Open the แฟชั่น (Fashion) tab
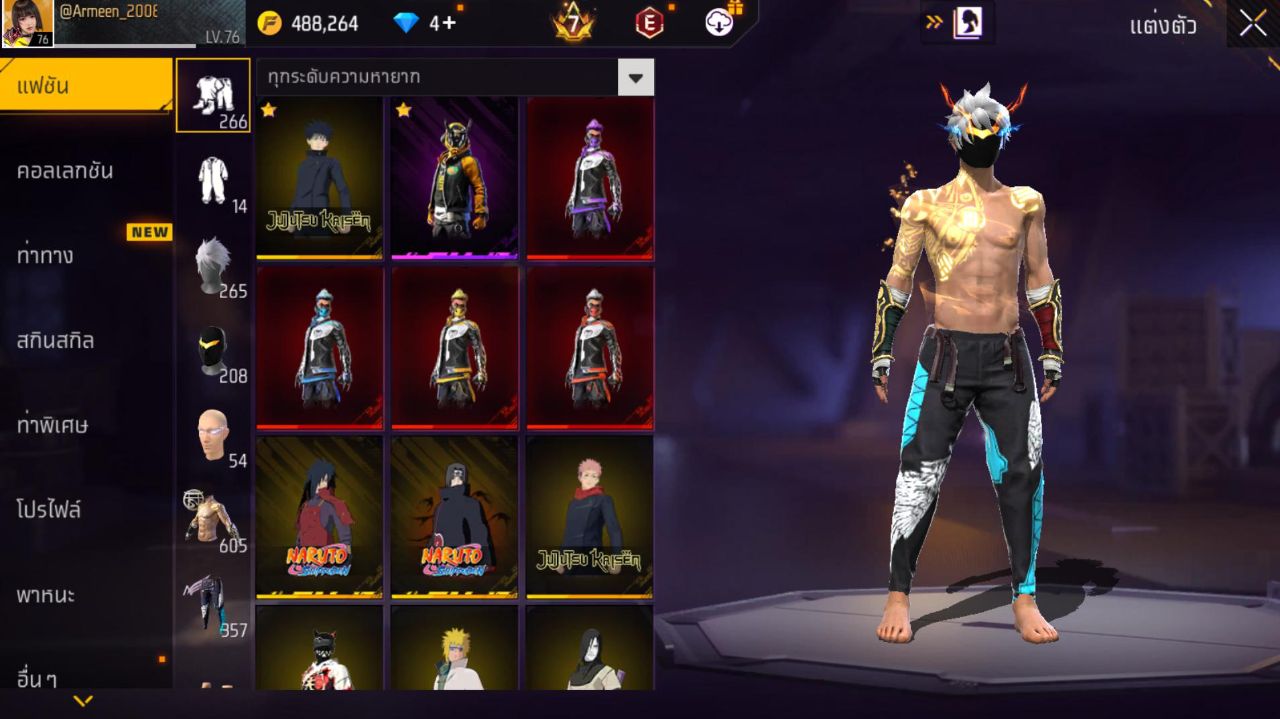The height and width of the screenshot is (719, 1280). pyautogui.click(x=85, y=86)
